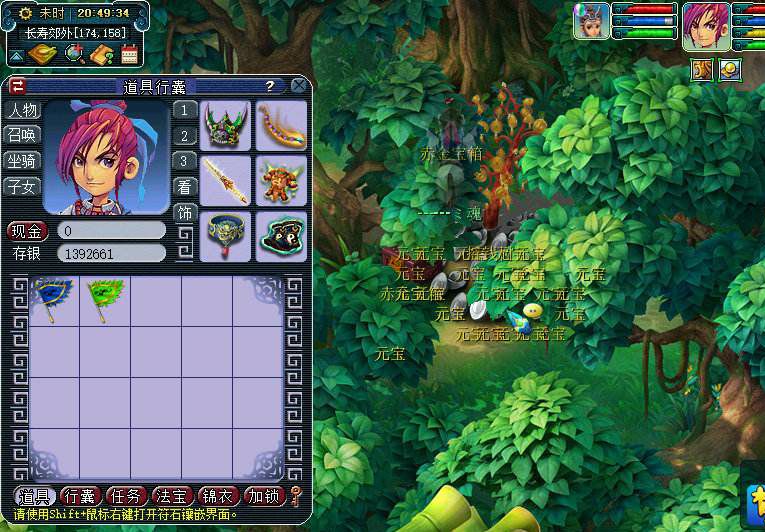Open the 任务 quest items tab
This screenshot has height=532, width=765.
click(125, 496)
